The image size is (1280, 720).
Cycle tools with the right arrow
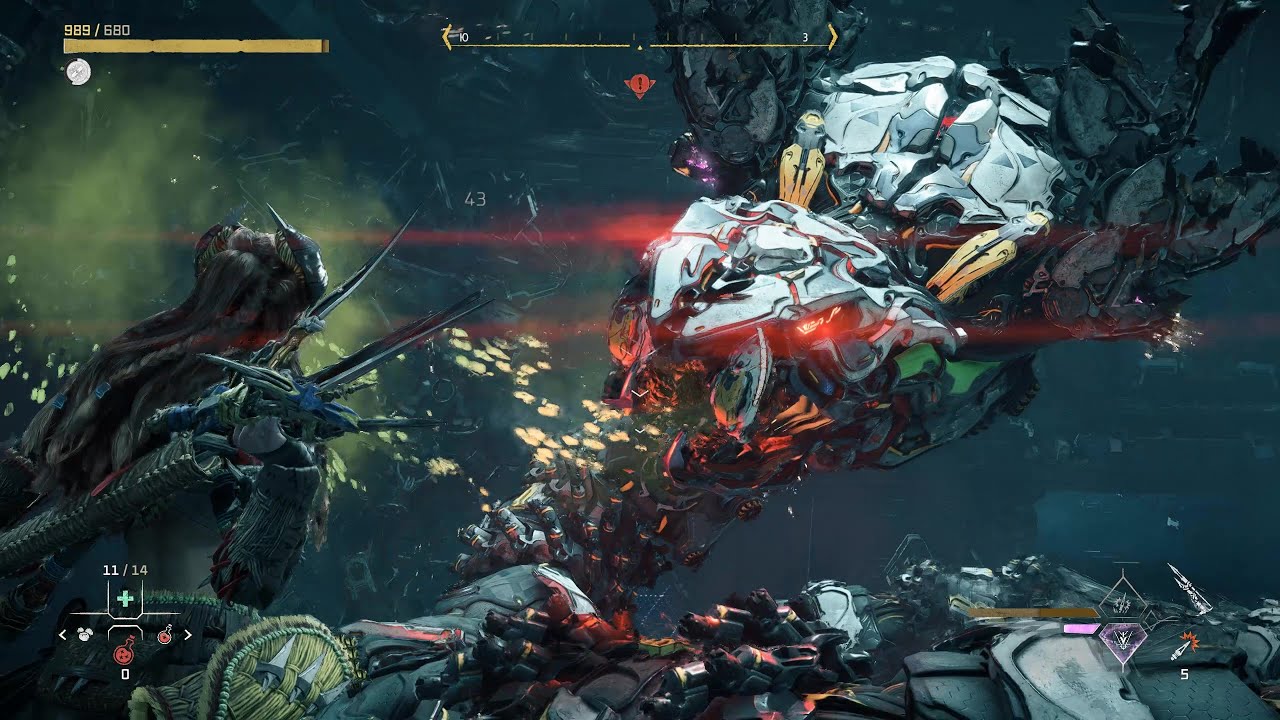click(187, 634)
